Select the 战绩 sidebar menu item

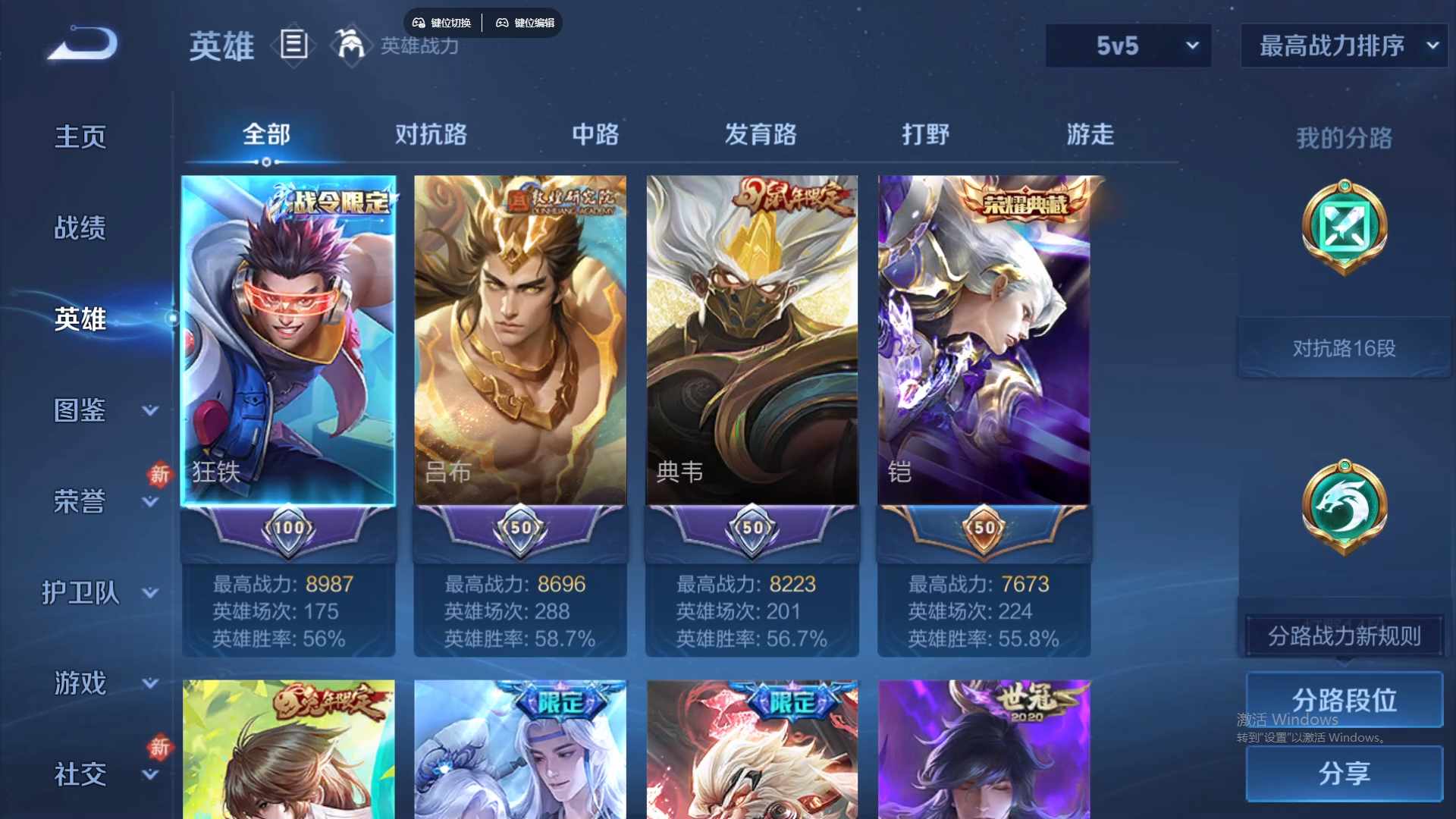[78, 227]
